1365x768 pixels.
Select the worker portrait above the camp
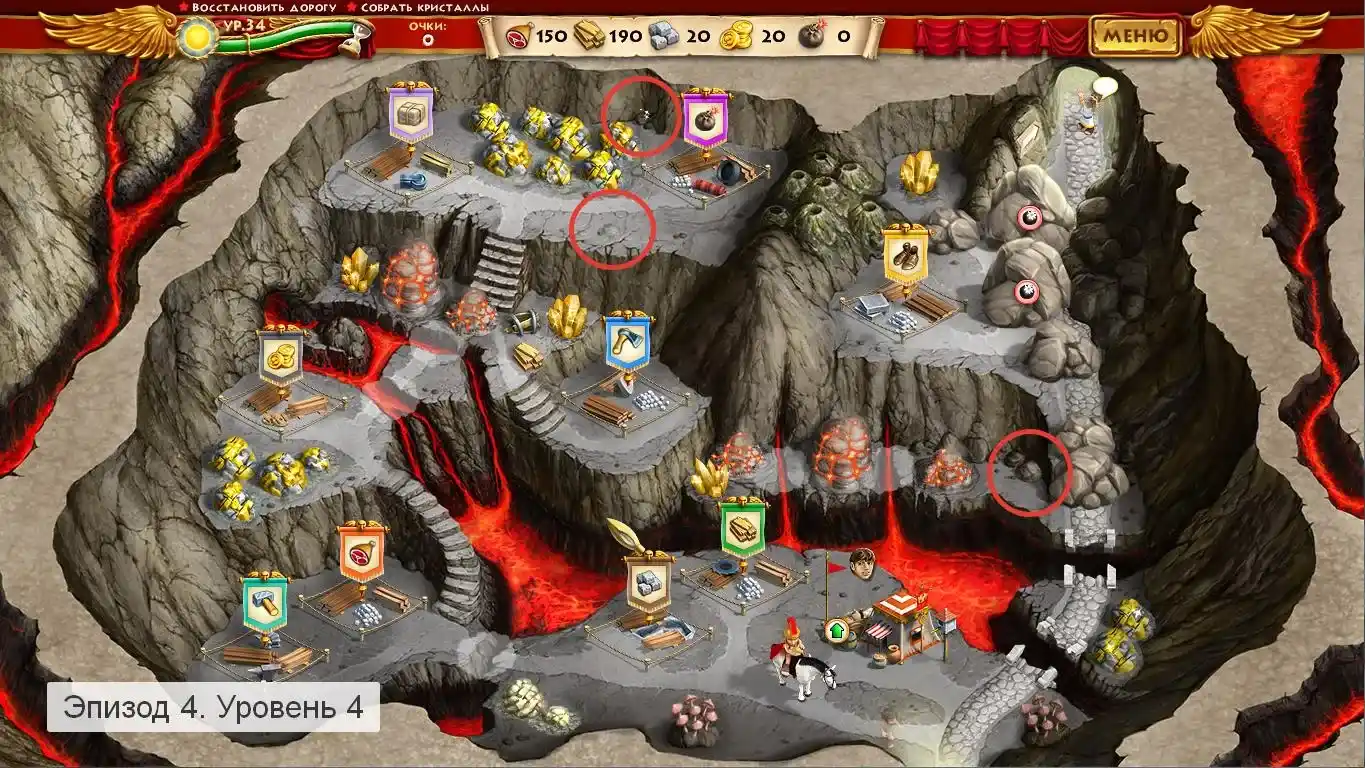click(x=862, y=564)
